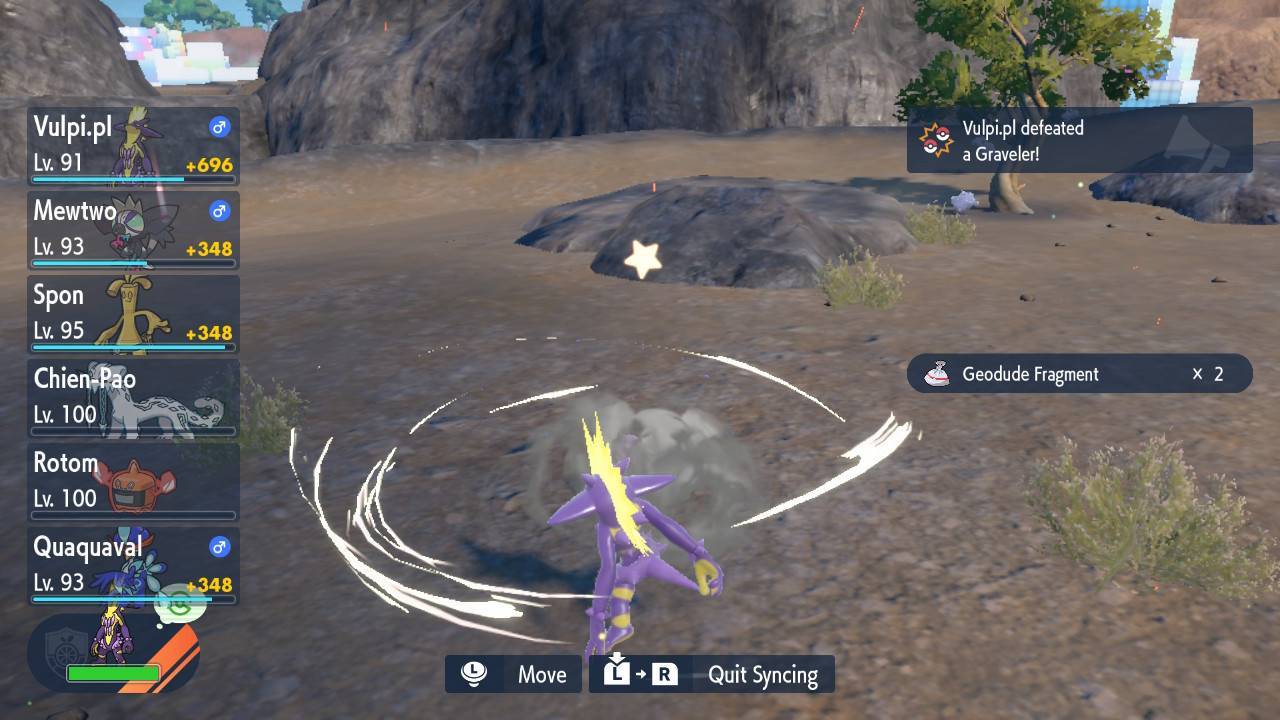Select Vulpi.pl in the party list
Screen dimensions: 1280x720
(133, 146)
